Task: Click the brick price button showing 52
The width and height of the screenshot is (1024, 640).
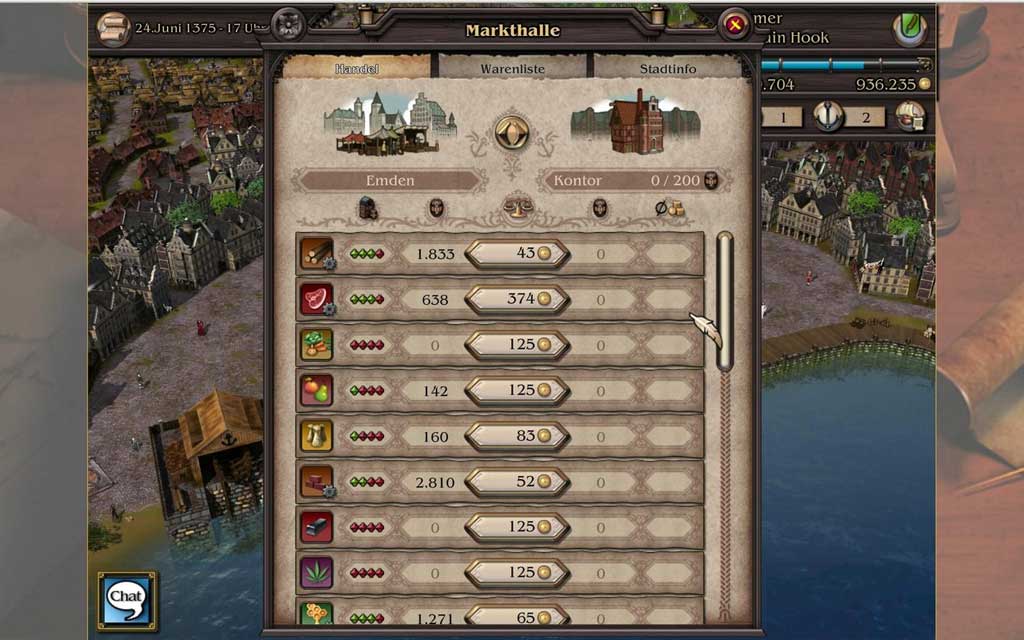Action: point(517,482)
